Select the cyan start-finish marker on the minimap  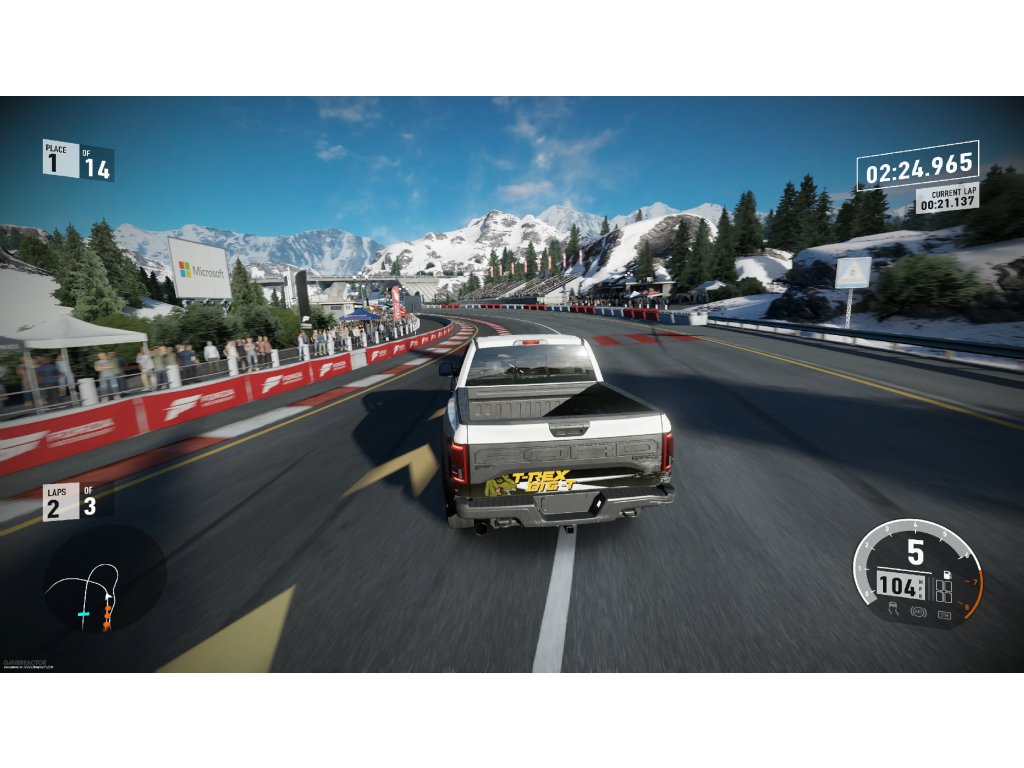coord(84,613)
